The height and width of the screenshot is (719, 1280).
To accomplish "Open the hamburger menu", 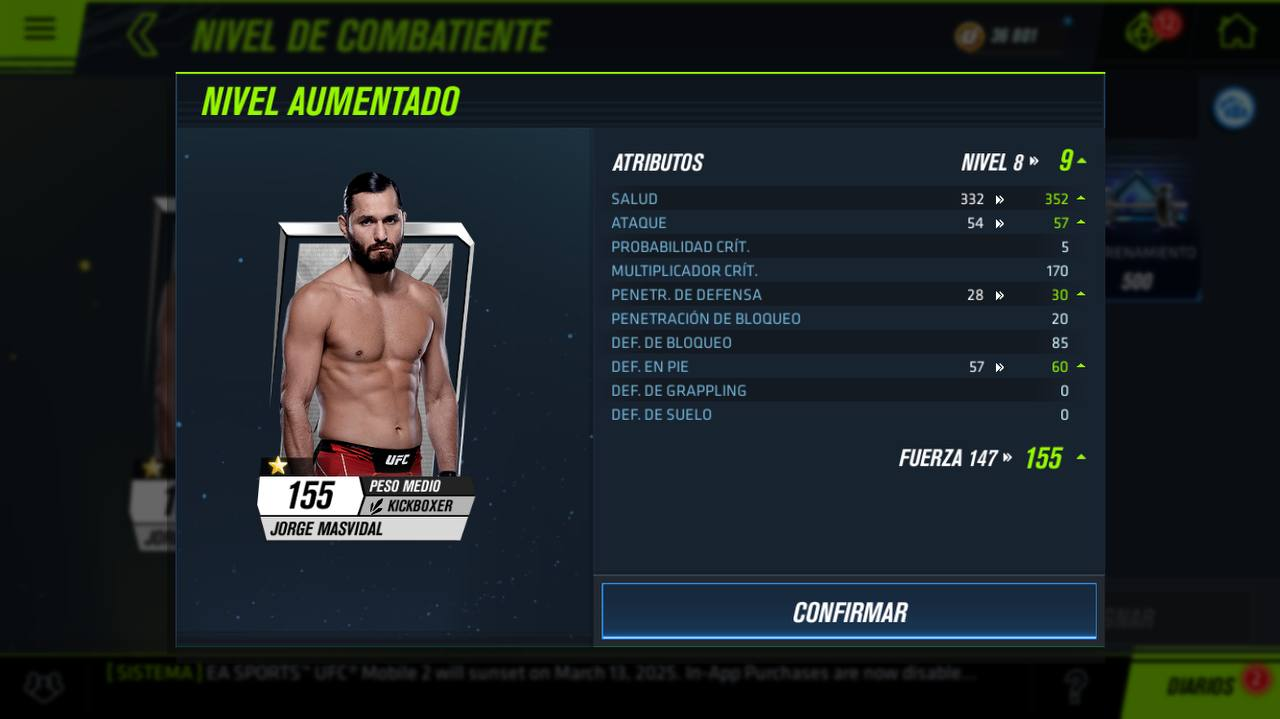I will pyautogui.click(x=40, y=28).
